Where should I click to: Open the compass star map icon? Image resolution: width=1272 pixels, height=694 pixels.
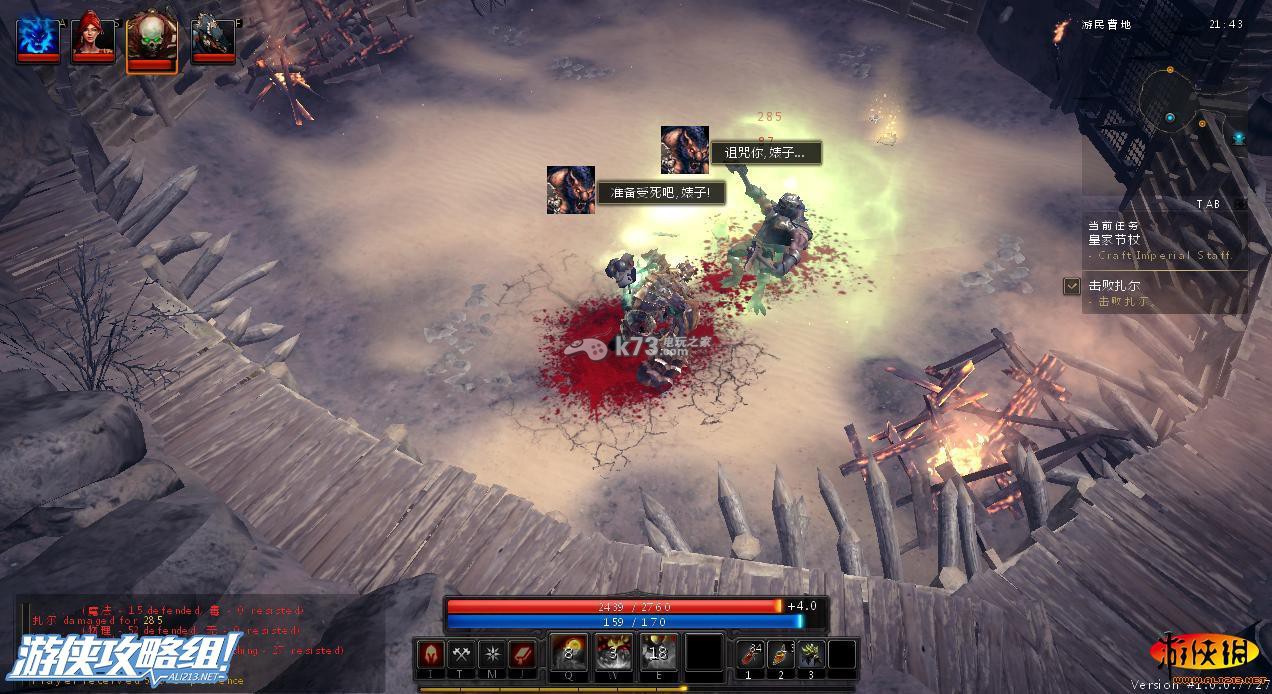pyautogui.click(x=492, y=655)
